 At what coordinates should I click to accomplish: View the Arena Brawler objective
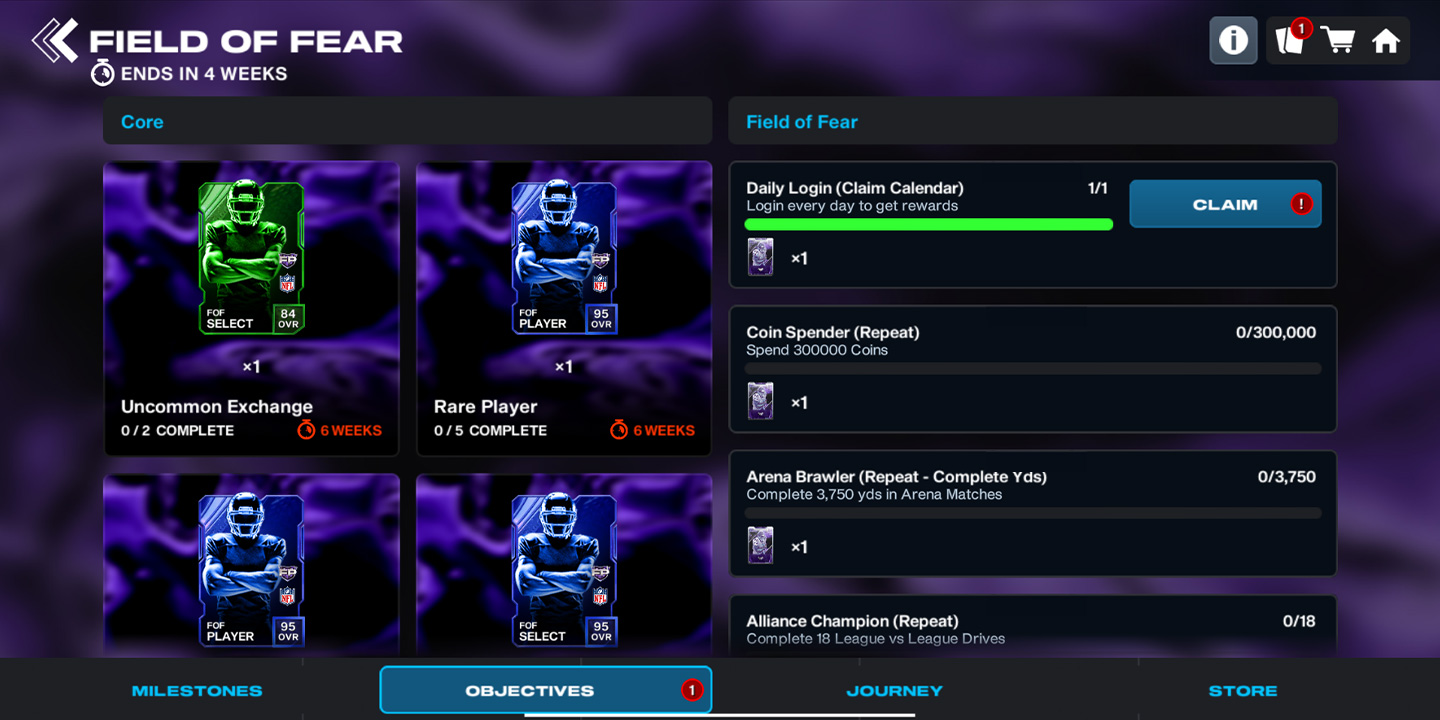pyautogui.click(x=1032, y=512)
